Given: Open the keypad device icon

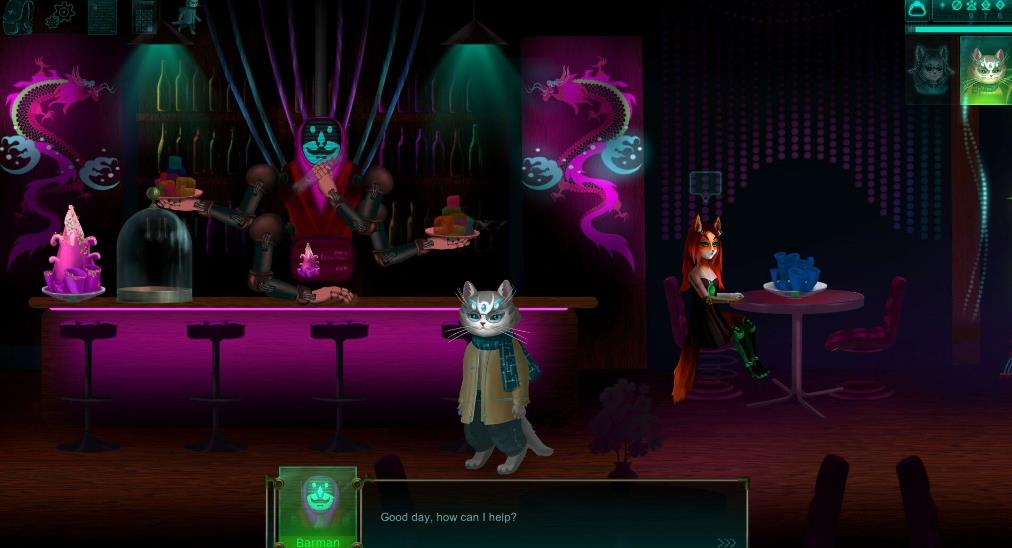Looking at the screenshot, I should click(x=144, y=16).
